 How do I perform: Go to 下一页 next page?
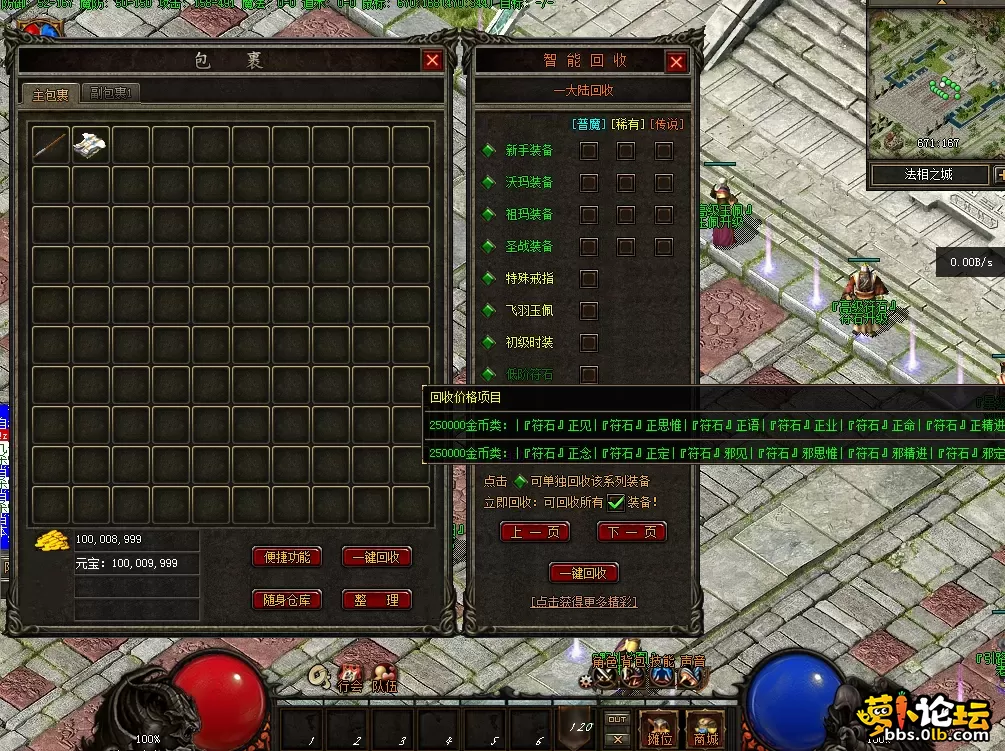(x=631, y=532)
